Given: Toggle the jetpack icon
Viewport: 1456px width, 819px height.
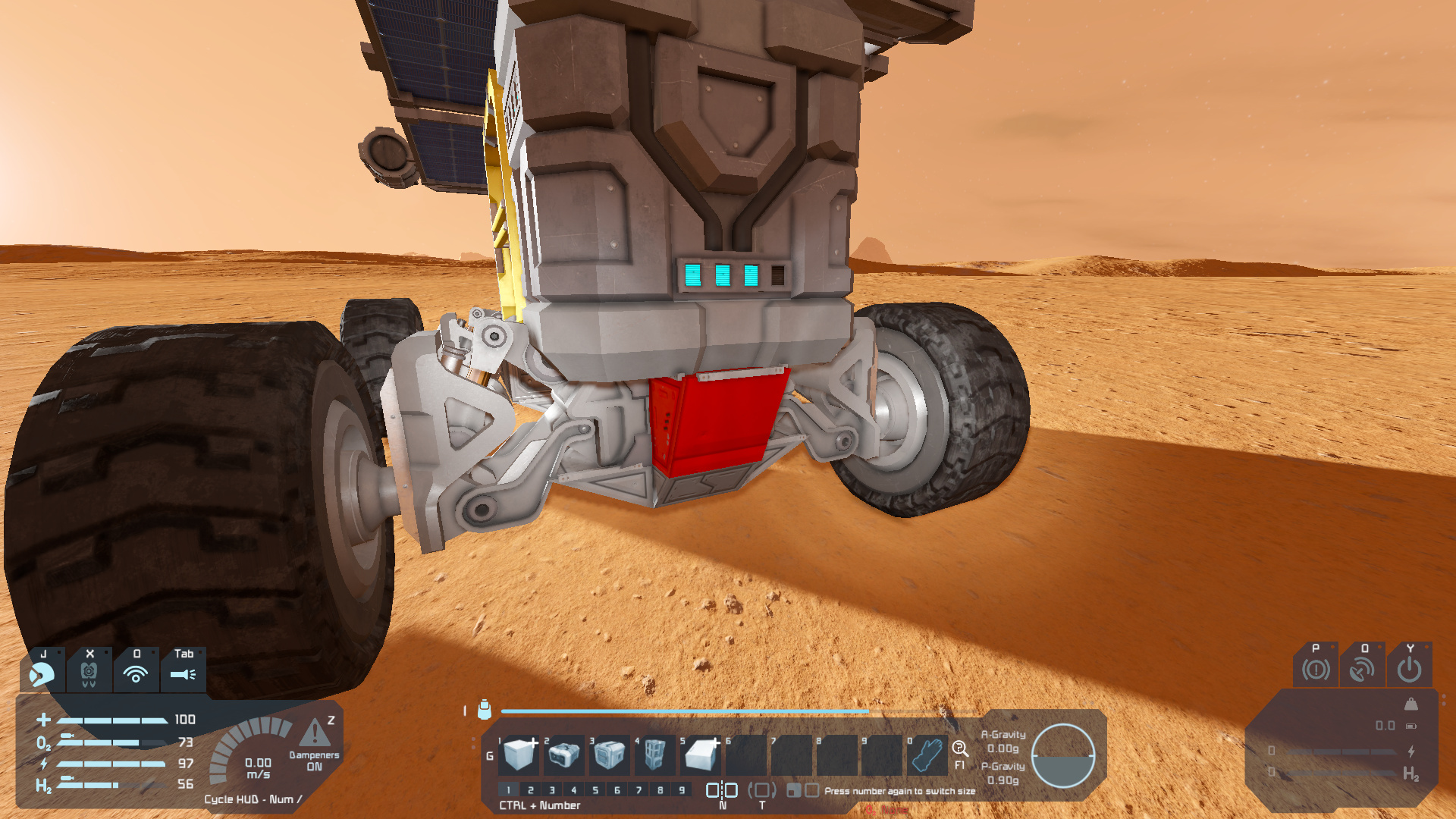Looking at the screenshot, I should click(x=89, y=673).
